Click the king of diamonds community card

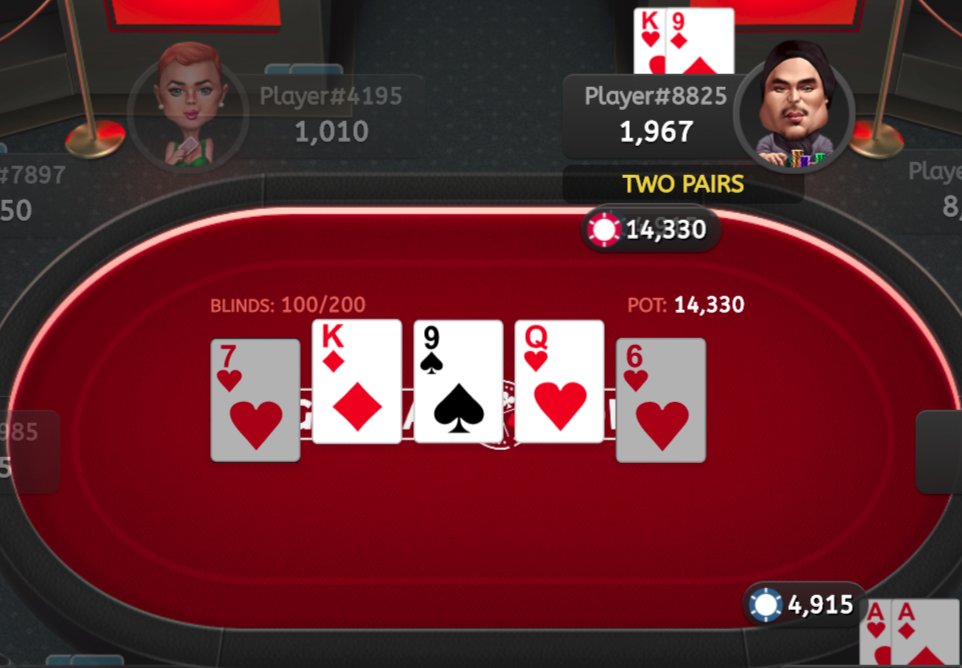click(357, 382)
